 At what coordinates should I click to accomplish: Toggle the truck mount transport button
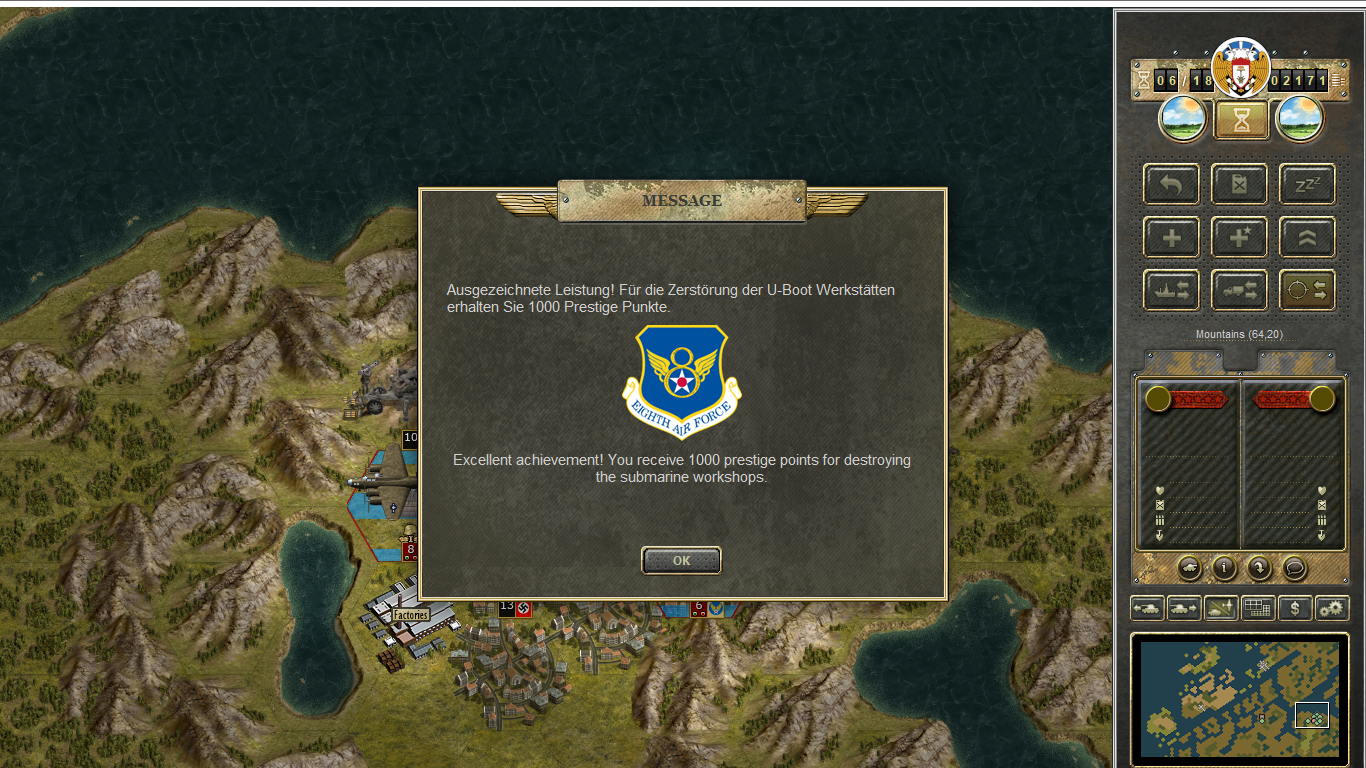(x=1239, y=290)
